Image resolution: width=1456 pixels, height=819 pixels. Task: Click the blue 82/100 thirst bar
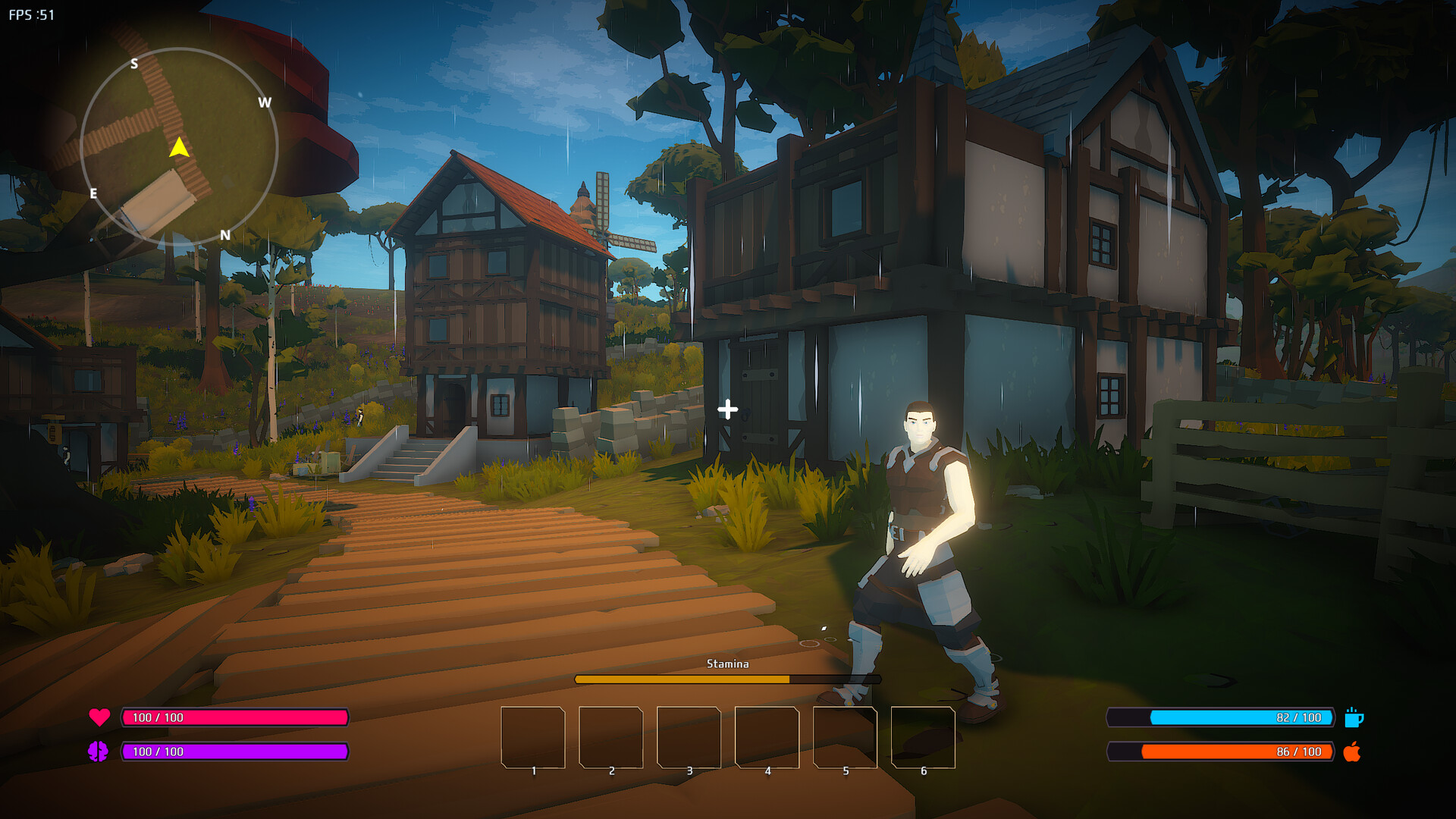1221,716
